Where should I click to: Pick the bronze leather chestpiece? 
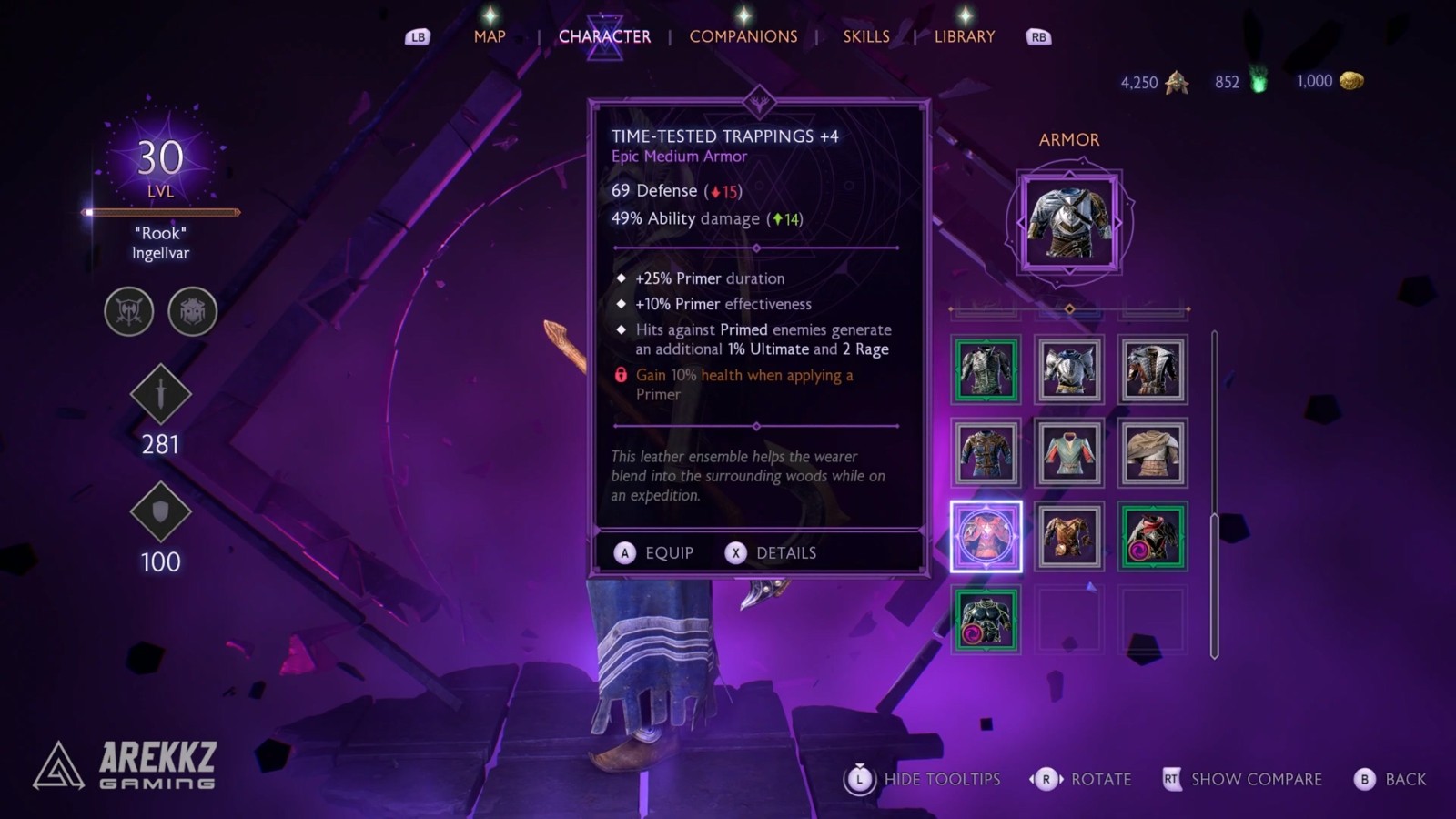1069,536
